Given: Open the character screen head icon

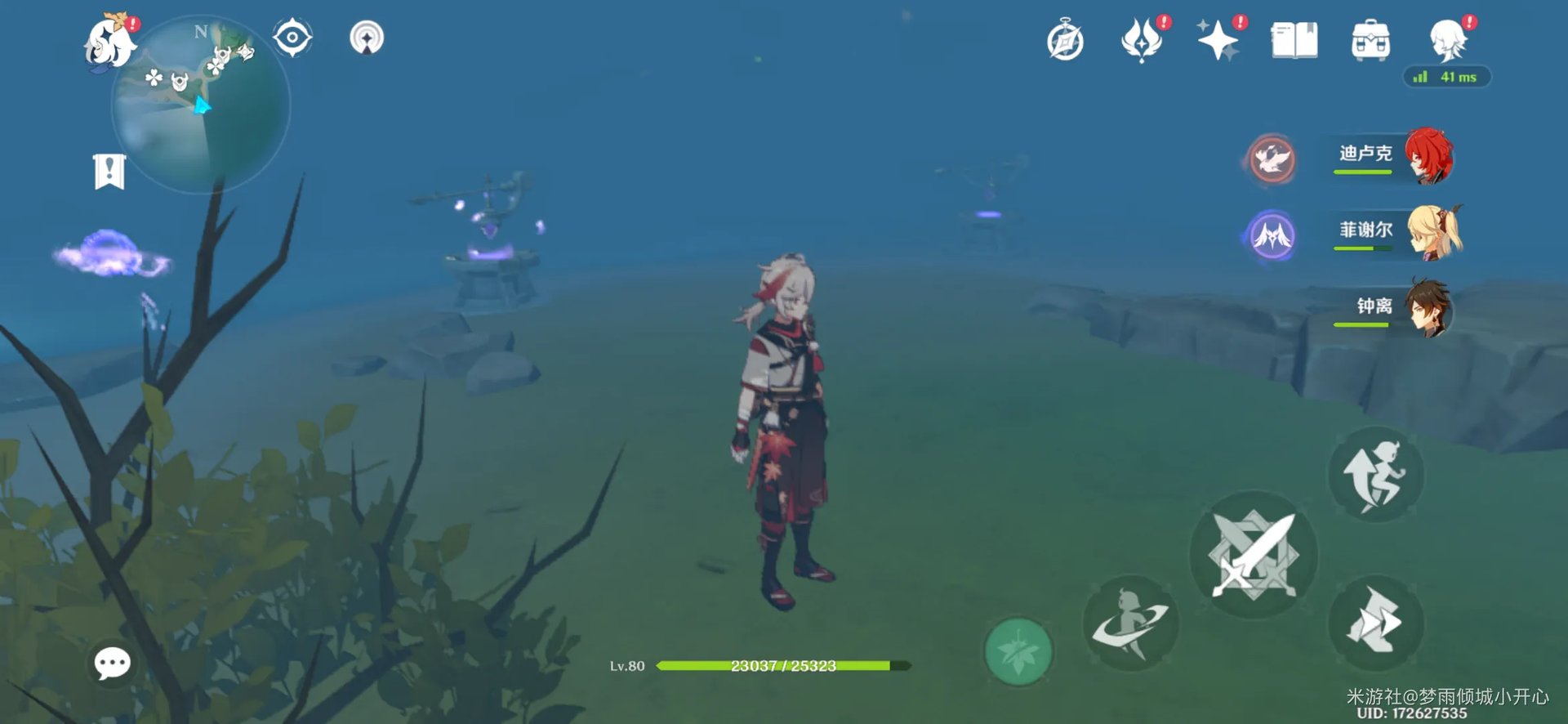Looking at the screenshot, I should pos(1448,40).
